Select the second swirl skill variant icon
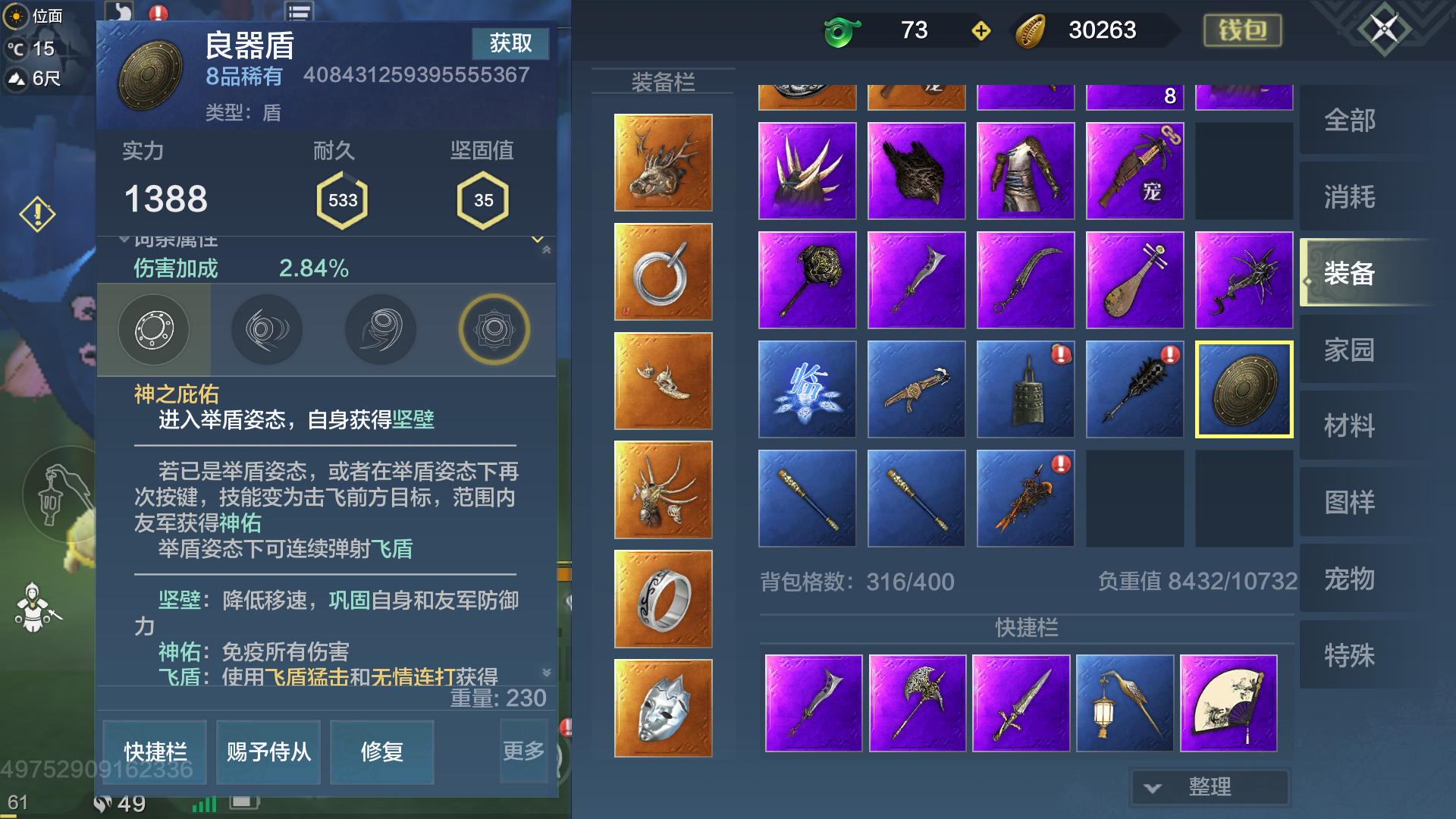 (267, 329)
